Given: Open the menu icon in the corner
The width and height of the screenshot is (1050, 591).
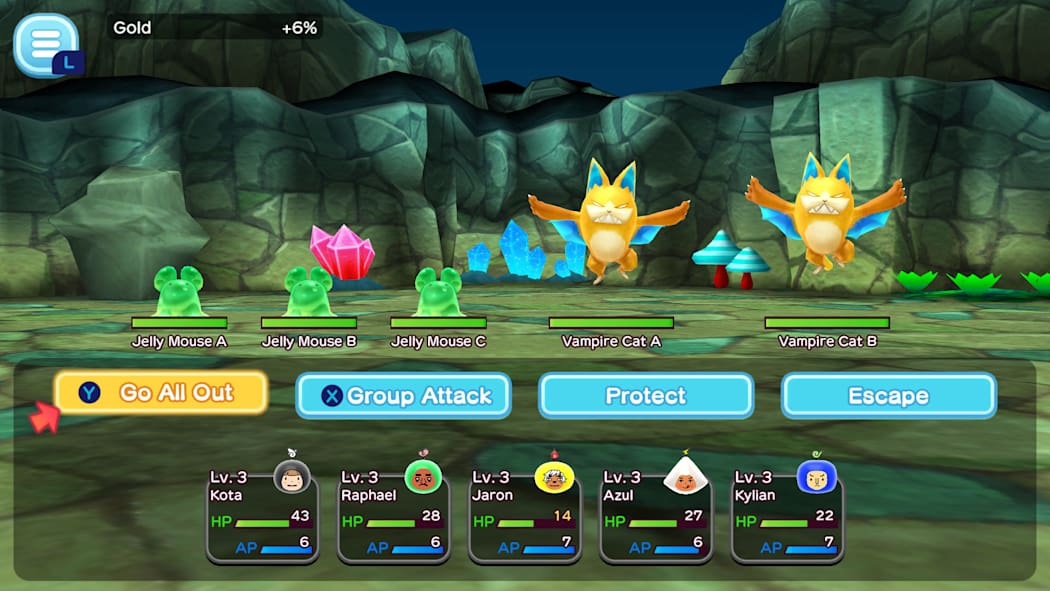Looking at the screenshot, I should click(x=45, y=43).
